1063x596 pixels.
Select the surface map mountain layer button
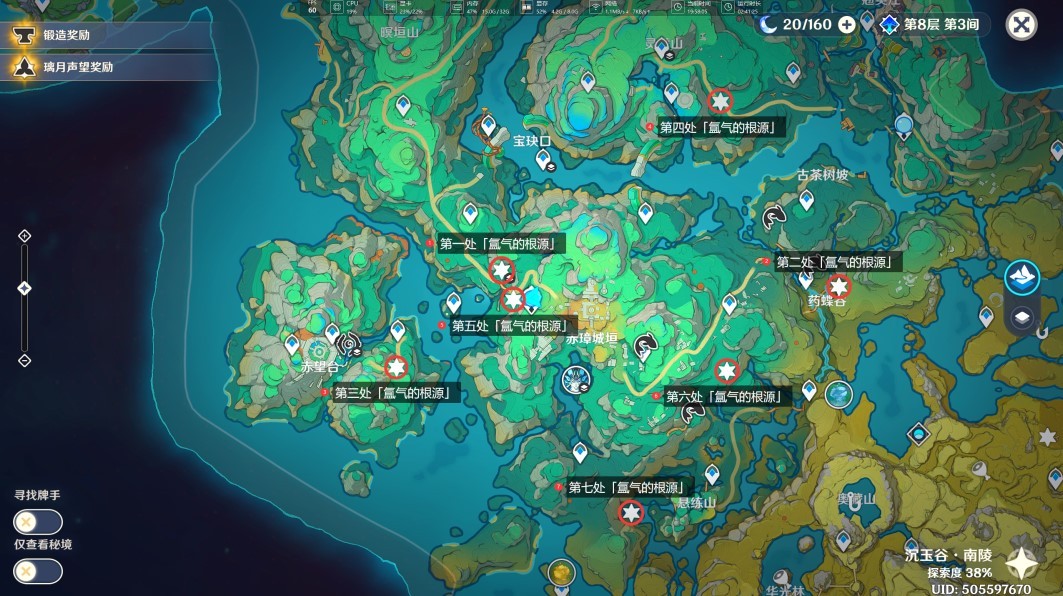point(1022,278)
